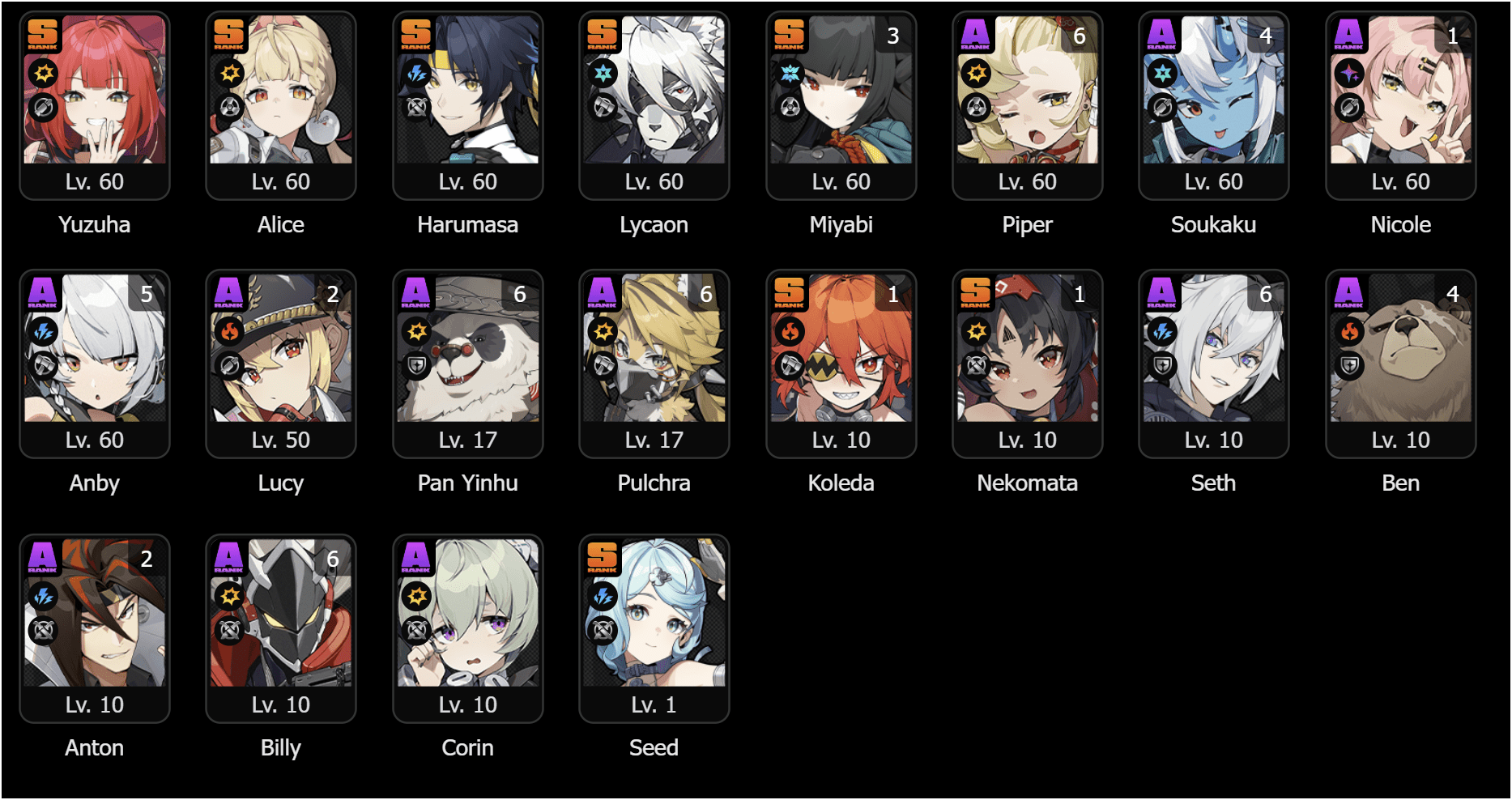
Task: Click the fire element icon on Koleda's card
Action: (790, 331)
